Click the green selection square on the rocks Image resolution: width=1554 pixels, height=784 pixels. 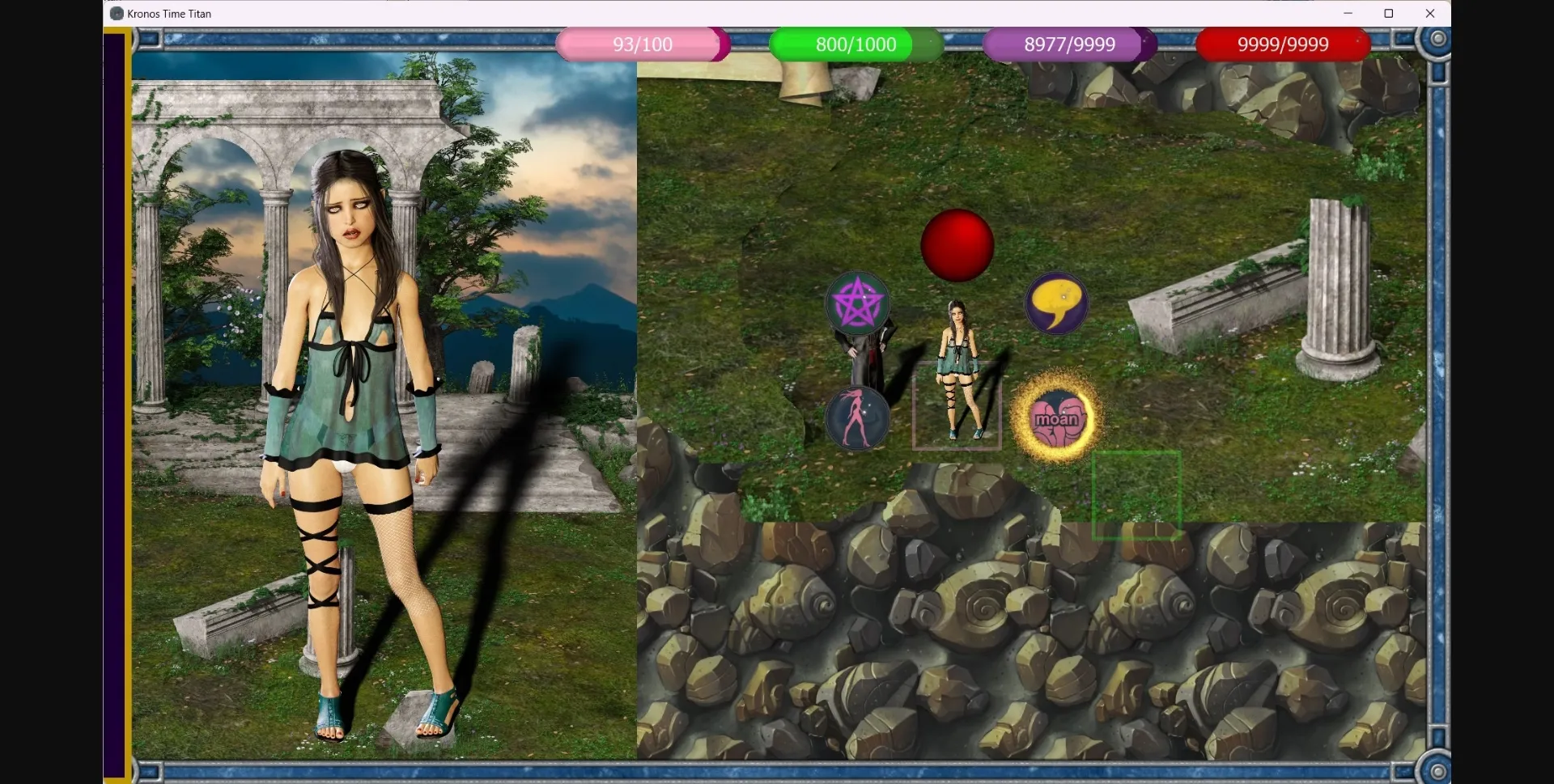tap(1137, 495)
